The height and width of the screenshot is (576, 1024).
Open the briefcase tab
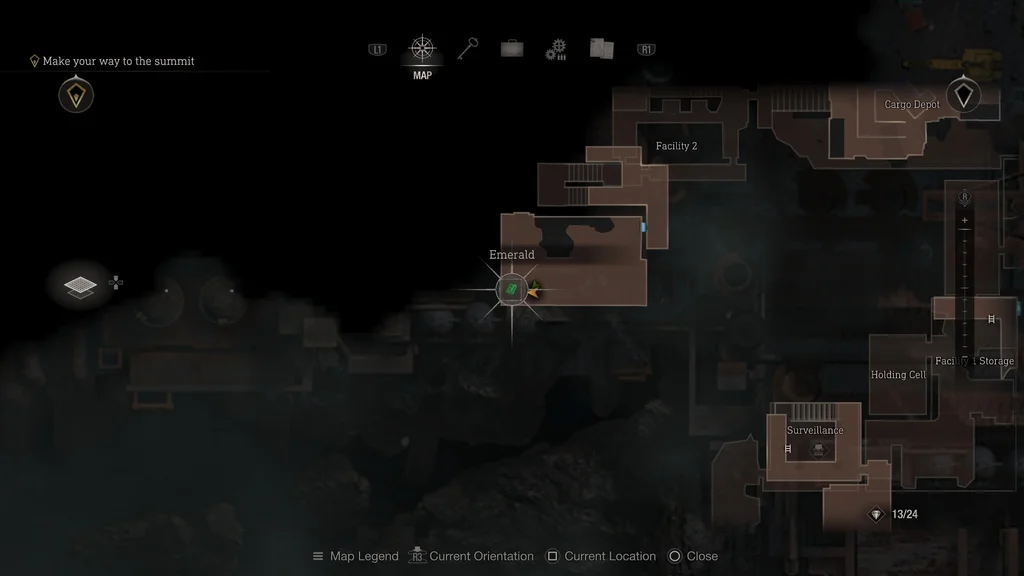click(511, 49)
